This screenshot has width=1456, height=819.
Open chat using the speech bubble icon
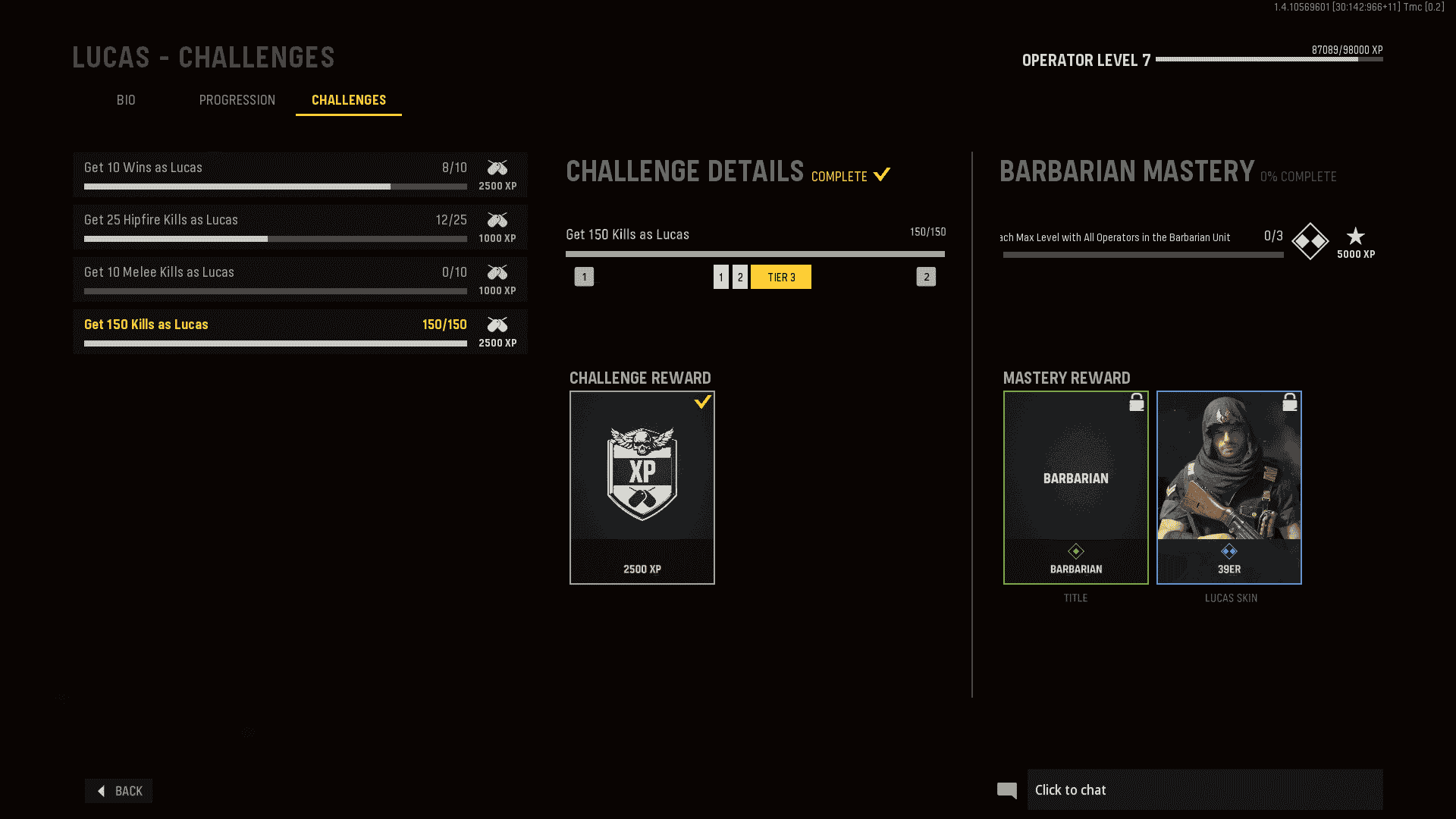tap(1007, 789)
